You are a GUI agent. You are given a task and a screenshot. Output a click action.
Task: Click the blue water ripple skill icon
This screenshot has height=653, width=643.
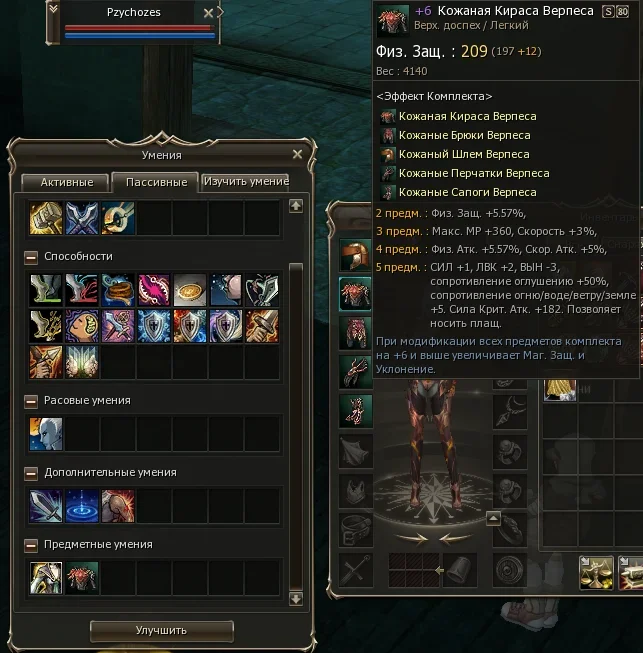82,506
